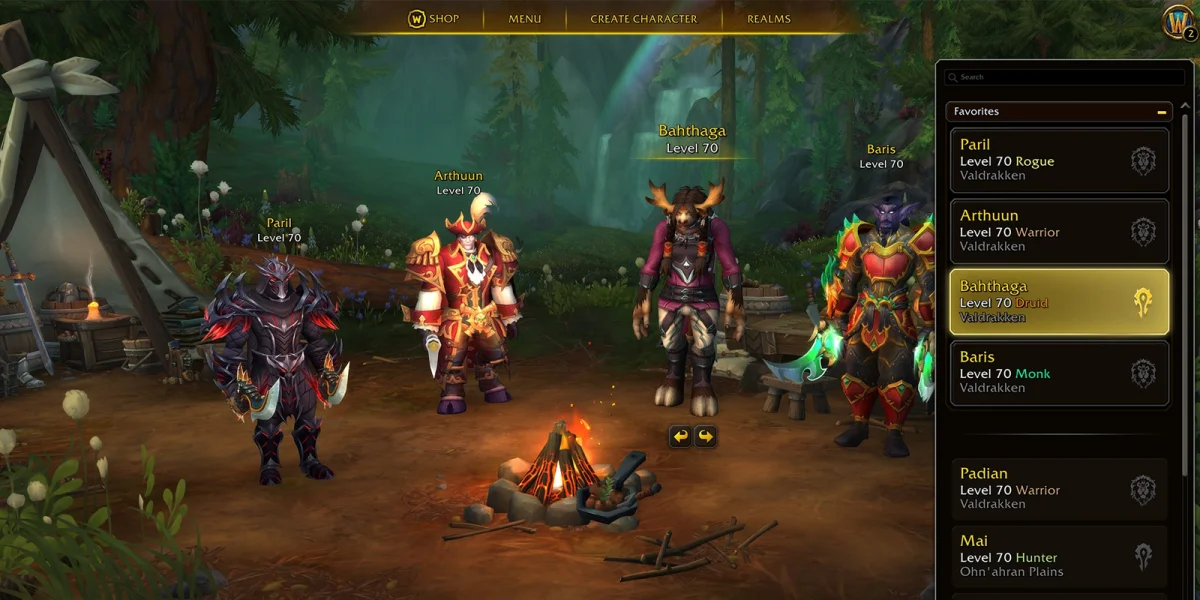Open the Shop from top bar

[433, 19]
